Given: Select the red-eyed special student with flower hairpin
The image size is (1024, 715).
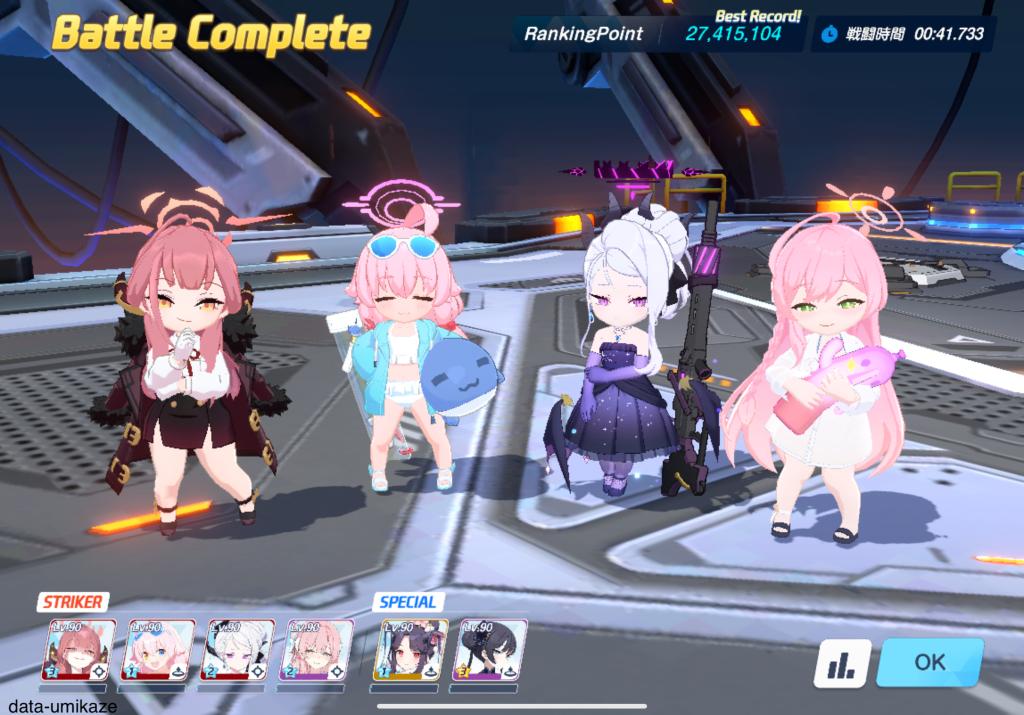Looking at the screenshot, I should (411, 650).
